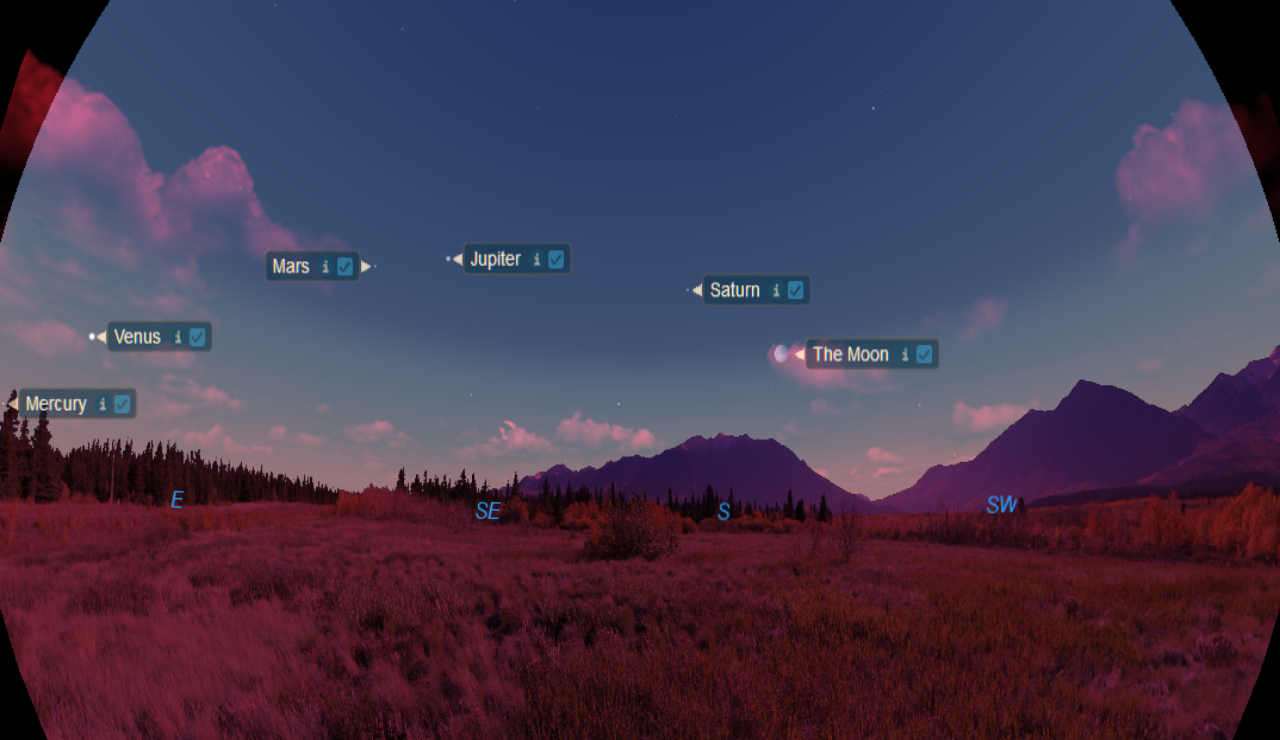Toggle the Jupiter checkbox
The height and width of the screenshot is (740, 1280).
click(x=556, y=260)
